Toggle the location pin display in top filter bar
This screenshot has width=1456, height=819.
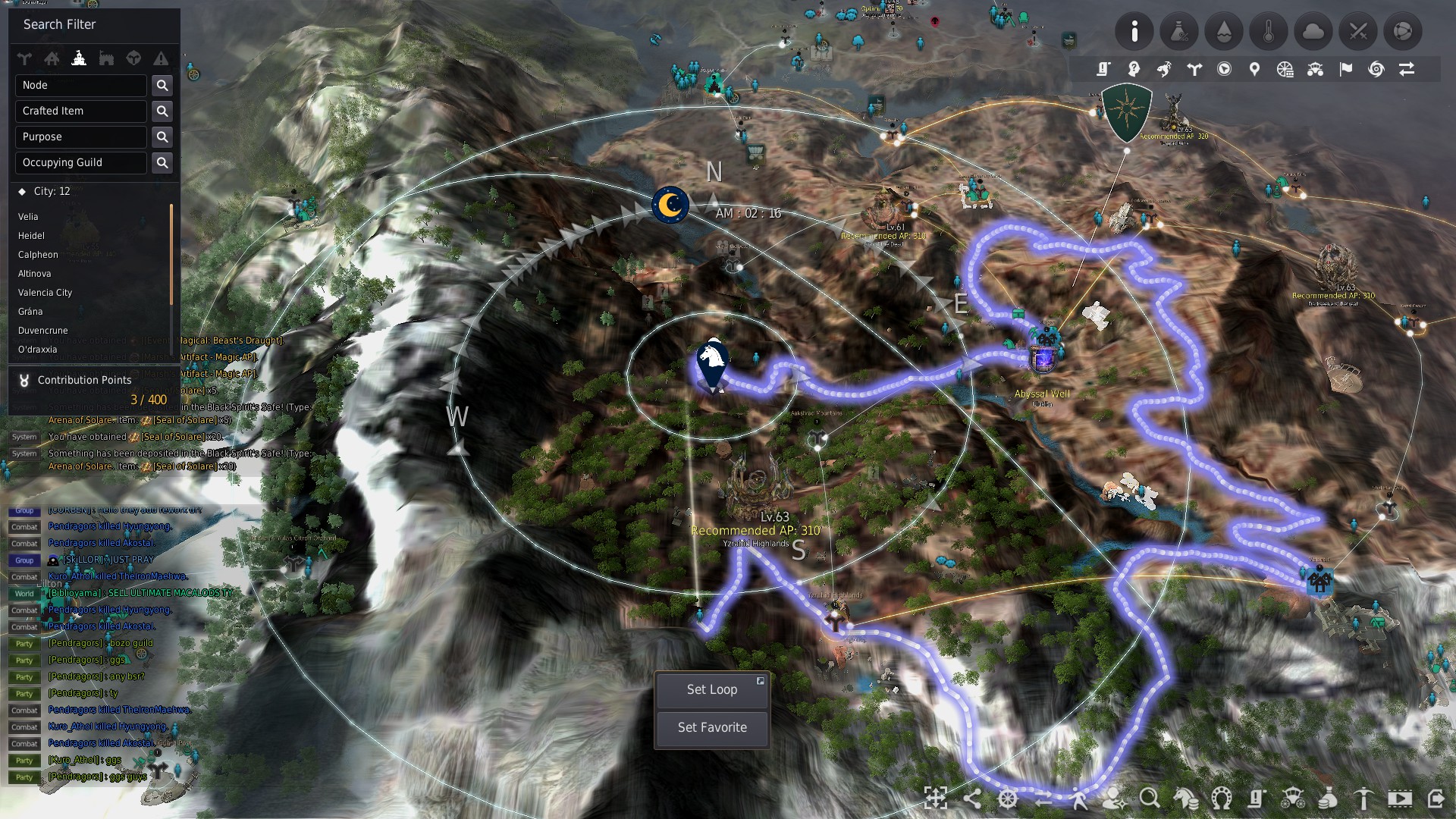point(1254,69)
